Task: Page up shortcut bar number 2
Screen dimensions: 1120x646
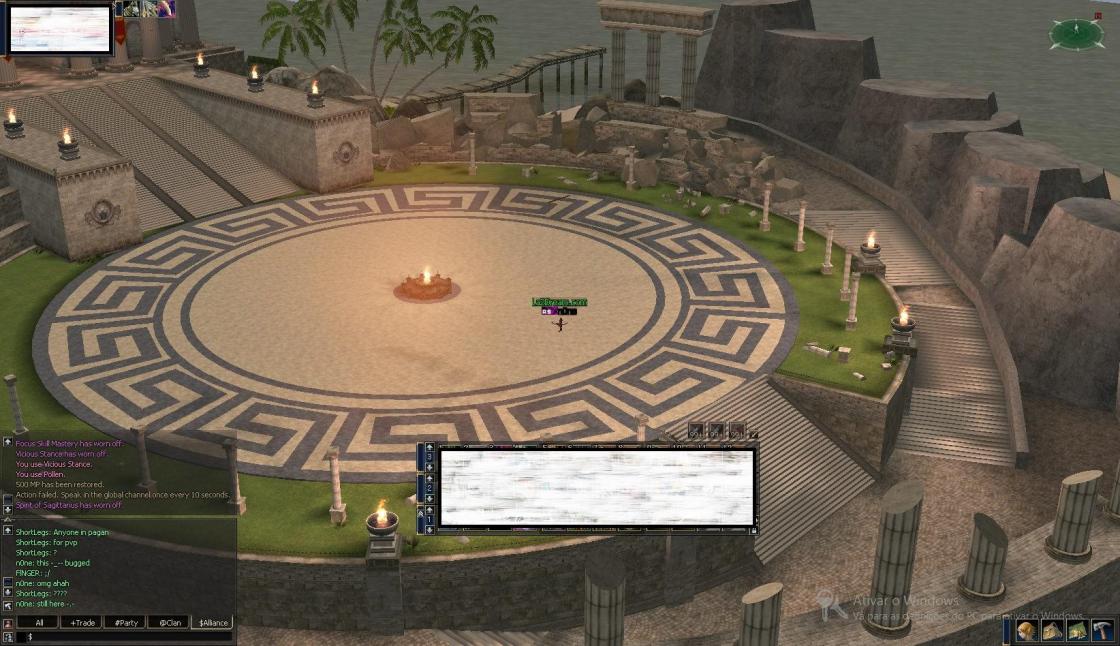Action: pos(430,479)
